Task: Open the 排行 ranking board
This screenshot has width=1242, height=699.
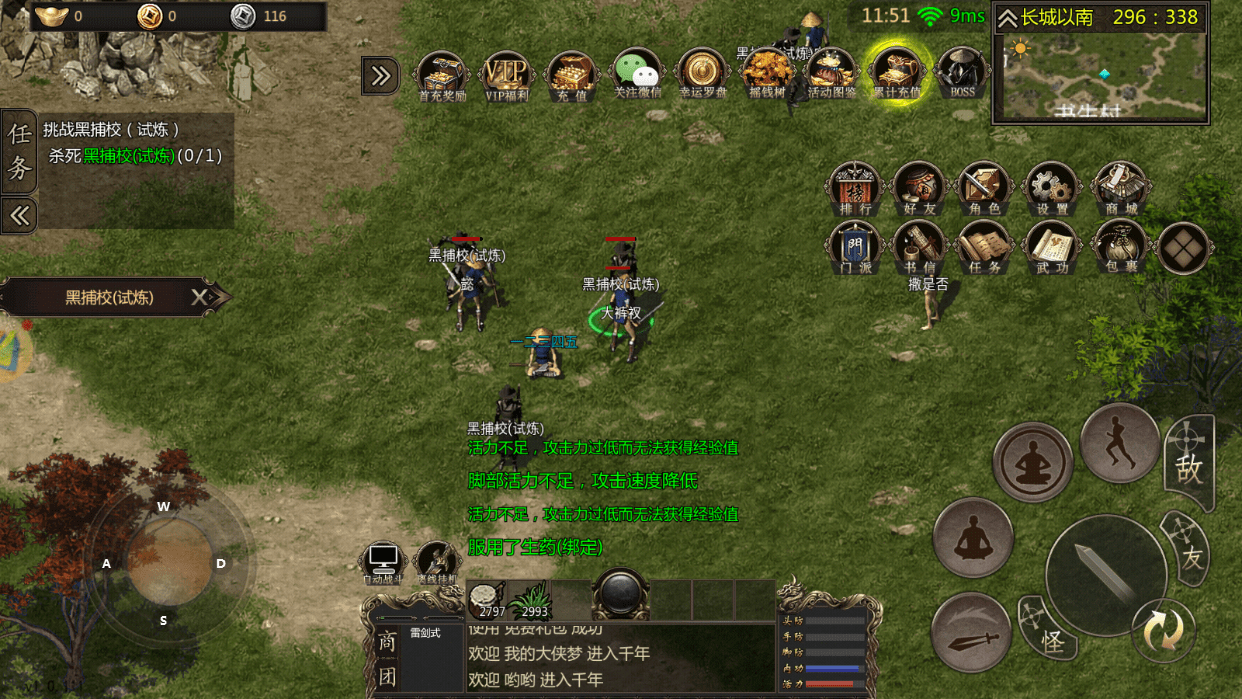Action: pyautogui.click(x=855, y=187)
